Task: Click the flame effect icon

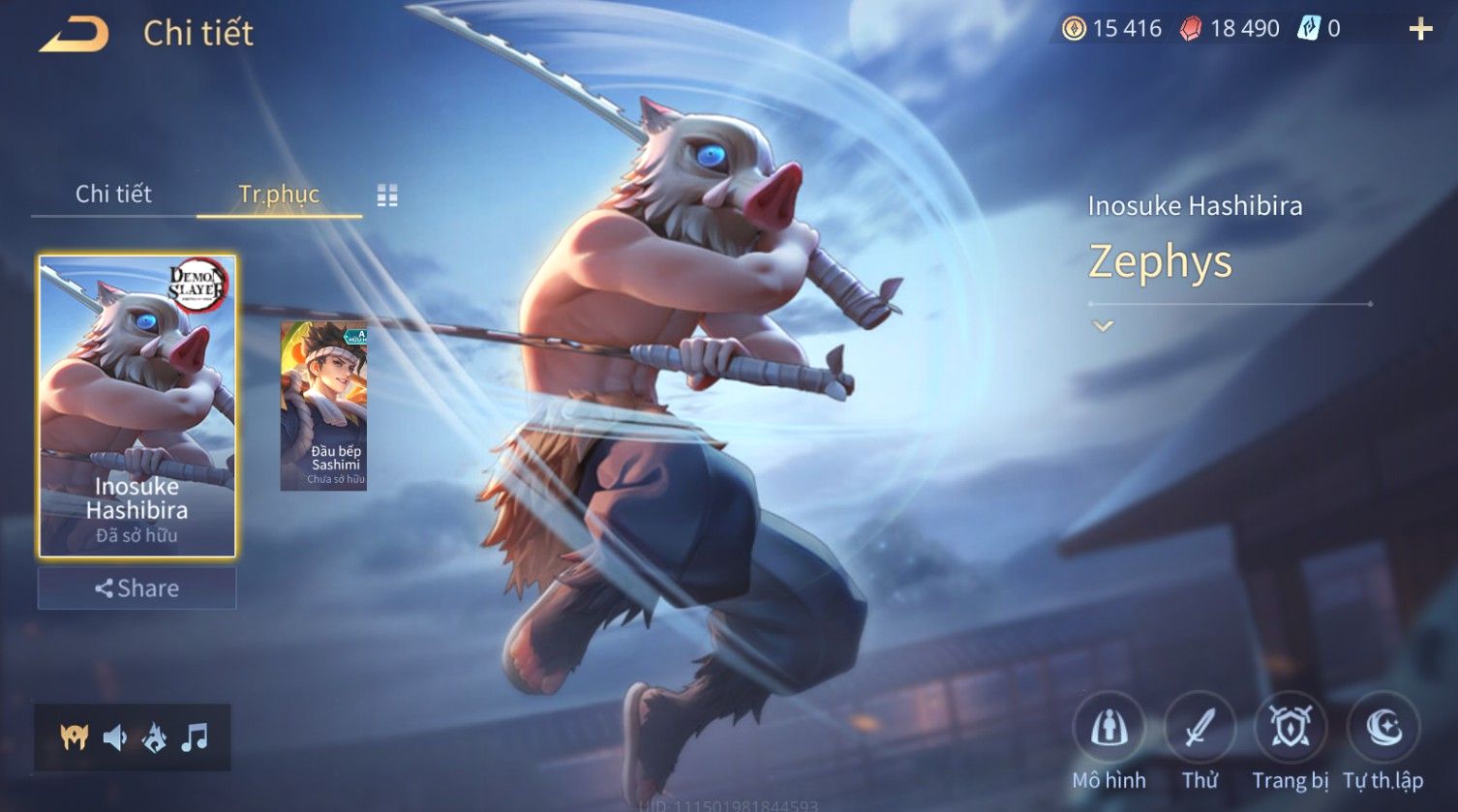Action: coord(155,738)
